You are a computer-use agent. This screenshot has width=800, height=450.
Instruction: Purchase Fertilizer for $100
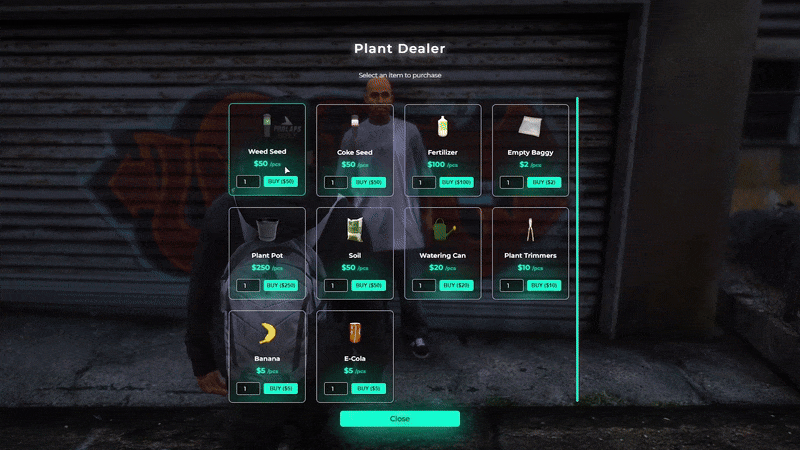pyautogui.click(x=456, y=183)
